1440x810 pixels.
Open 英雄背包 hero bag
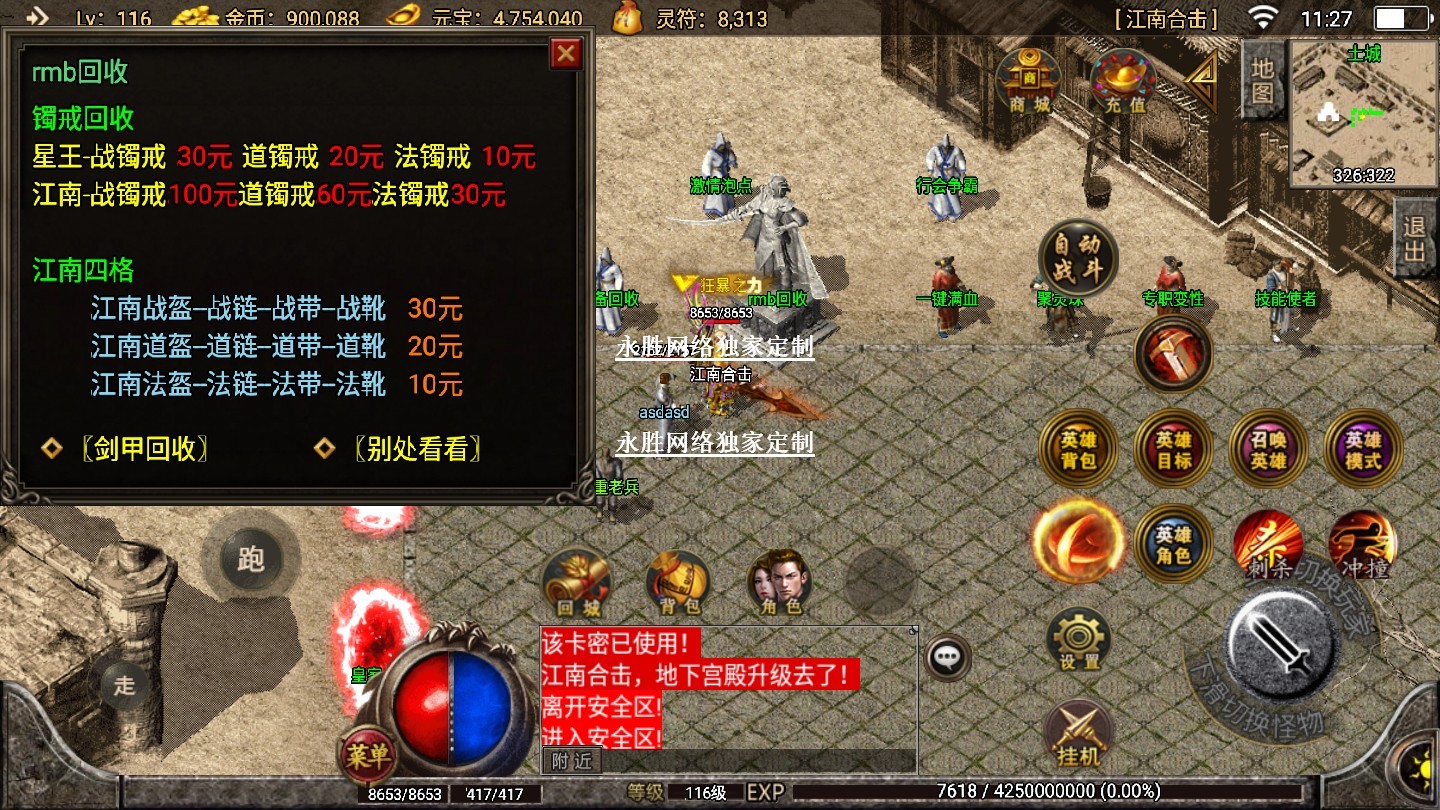tap(1078, 450)
